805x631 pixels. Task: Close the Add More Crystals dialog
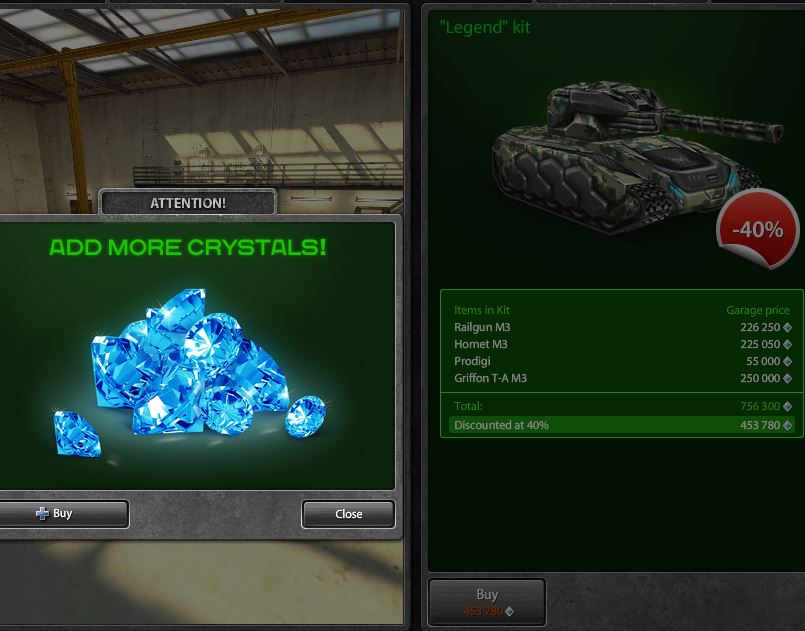click(348, 514)
